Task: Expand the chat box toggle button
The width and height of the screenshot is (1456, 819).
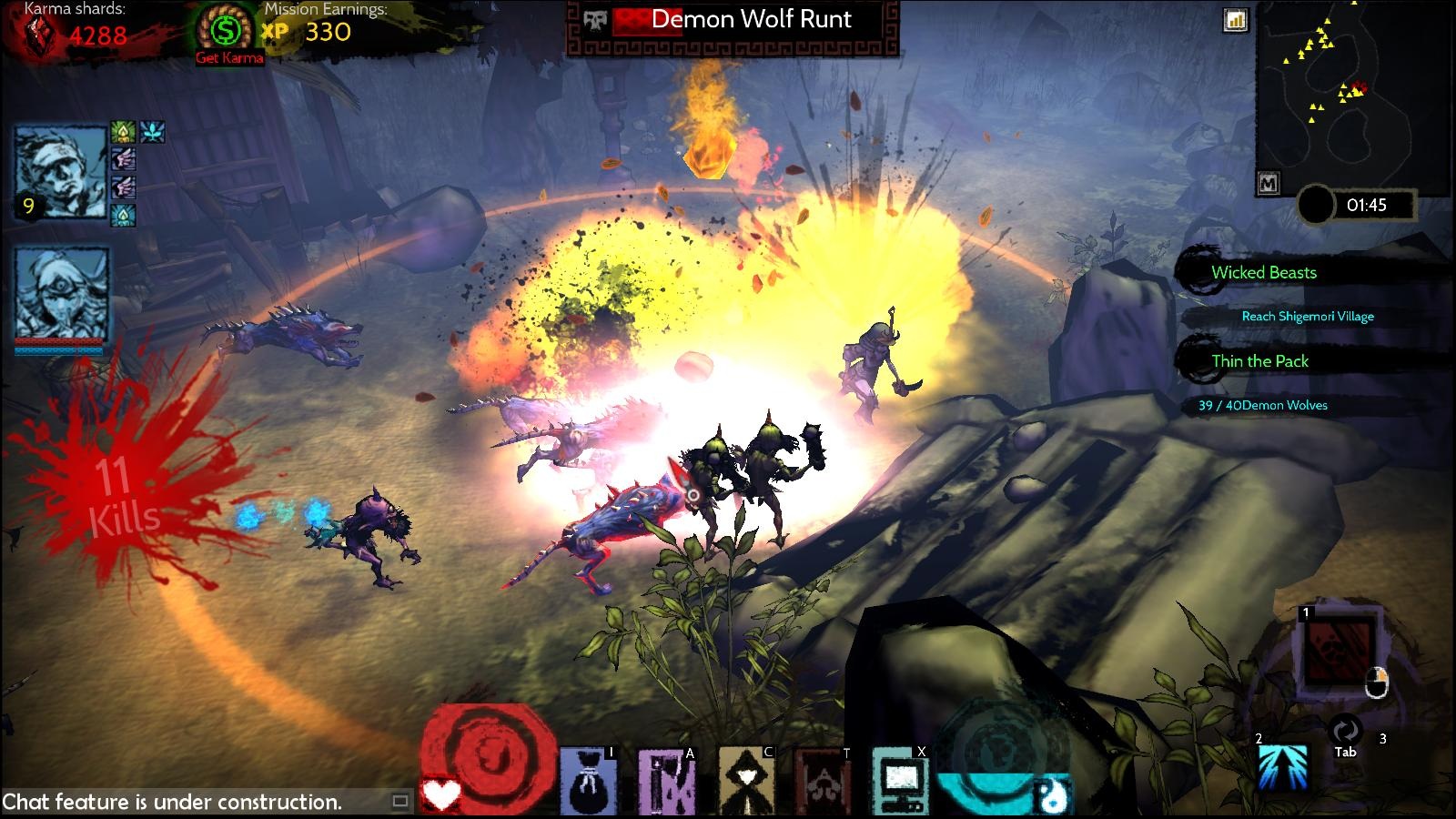Action: pyautogui.click(x=399, y=802)
